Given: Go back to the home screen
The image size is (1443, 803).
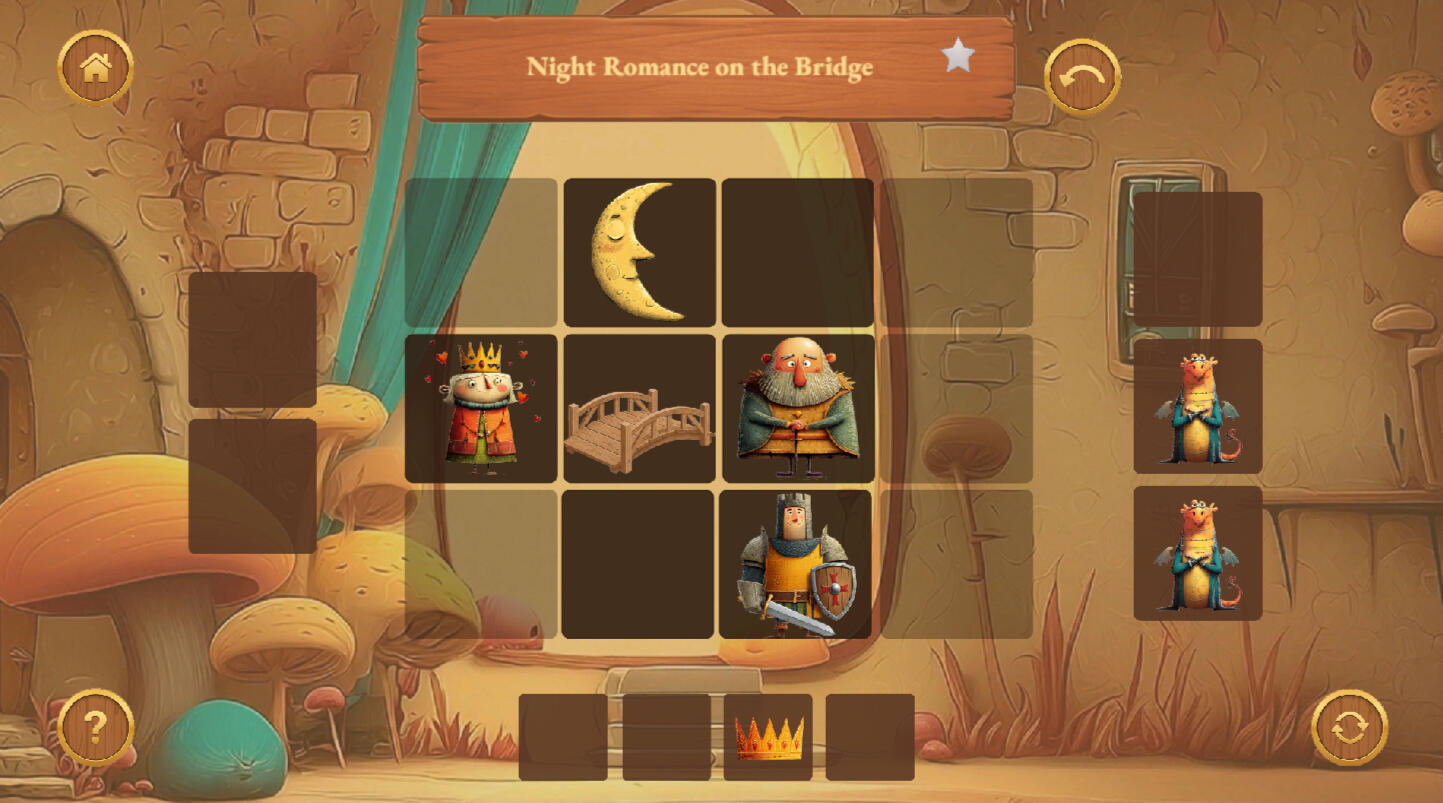Looking at the screenshot, I should [x=96, y=68].
